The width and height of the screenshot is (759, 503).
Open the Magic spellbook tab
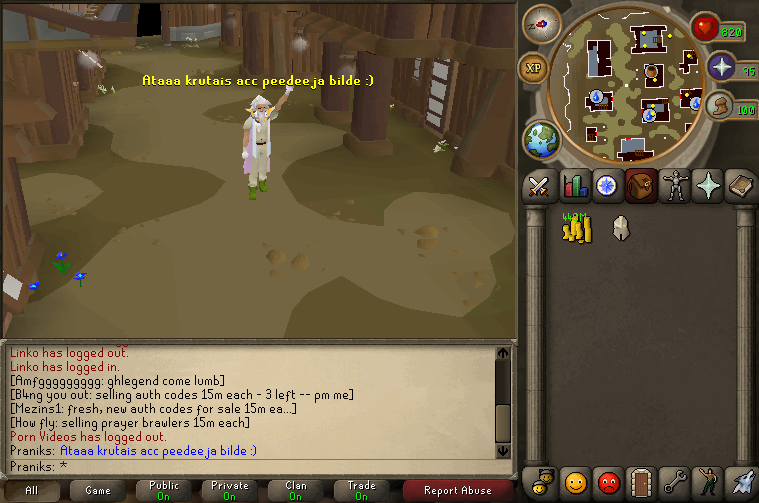[x=741, y=185]
